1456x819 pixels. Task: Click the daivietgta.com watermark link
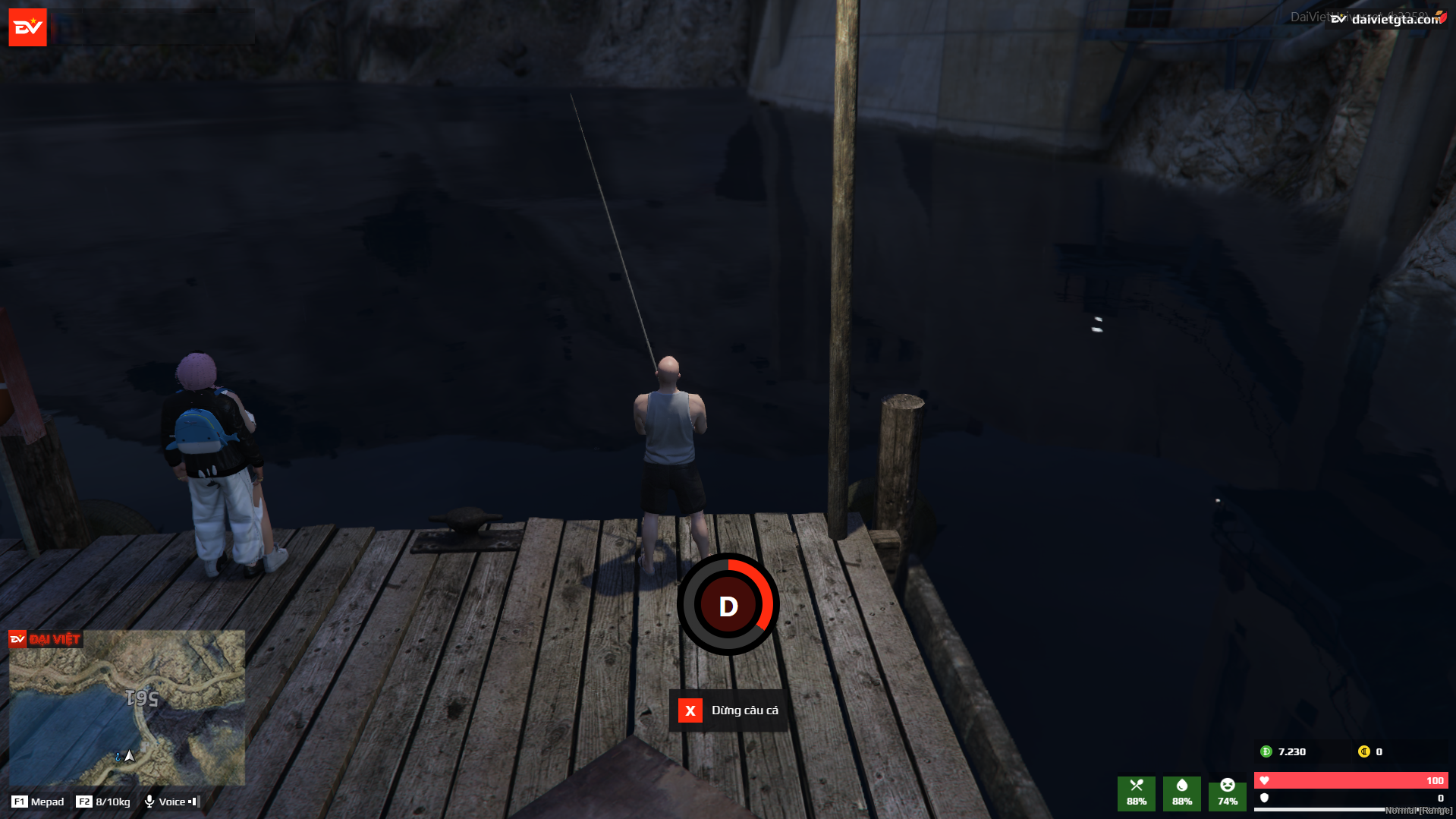(x=1395, y=20)
